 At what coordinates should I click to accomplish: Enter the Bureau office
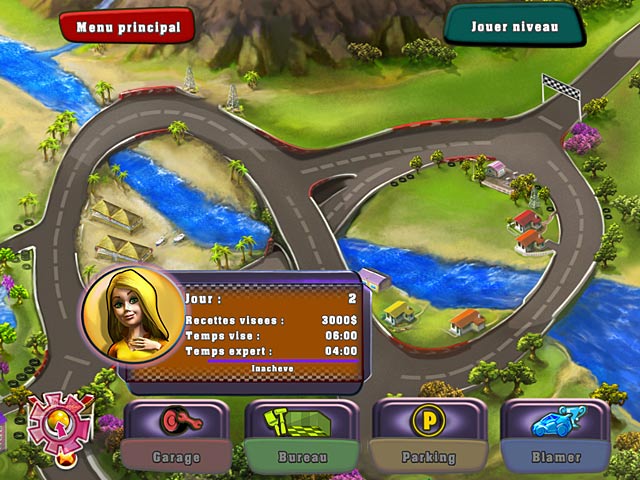pyautogui.click(x=303, y=436)
